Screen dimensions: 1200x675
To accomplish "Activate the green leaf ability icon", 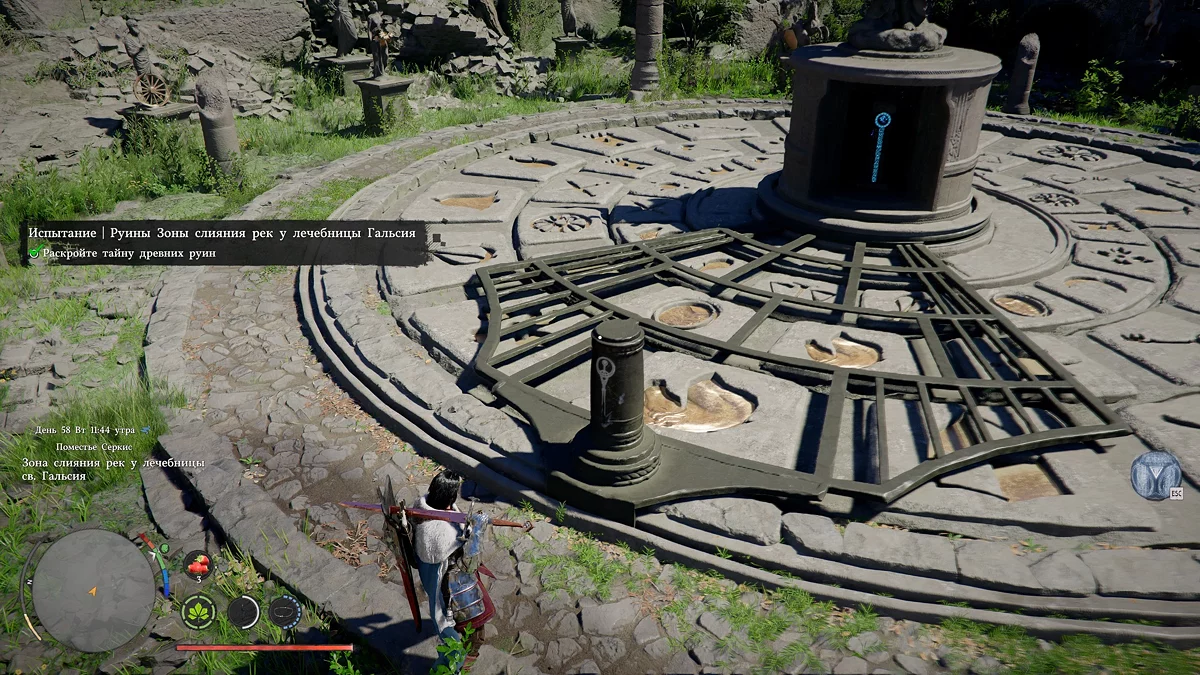I will 198,611.
